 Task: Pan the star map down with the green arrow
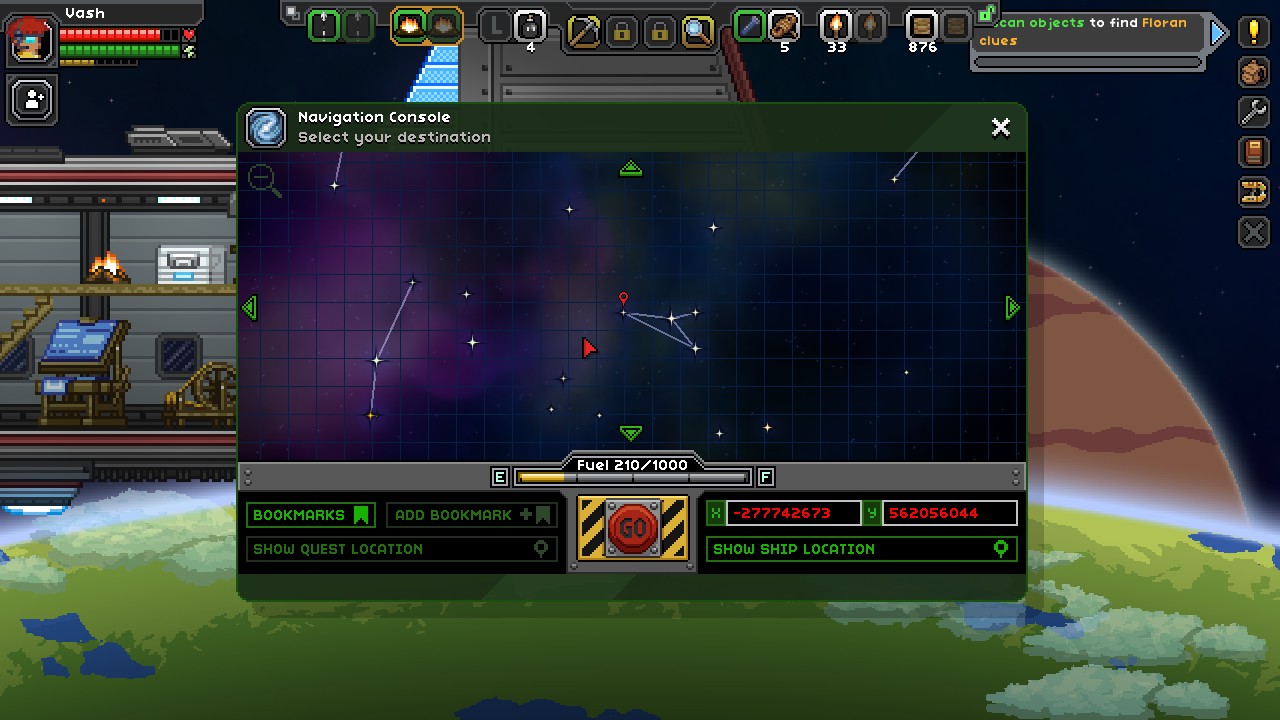tap(630, 433)
